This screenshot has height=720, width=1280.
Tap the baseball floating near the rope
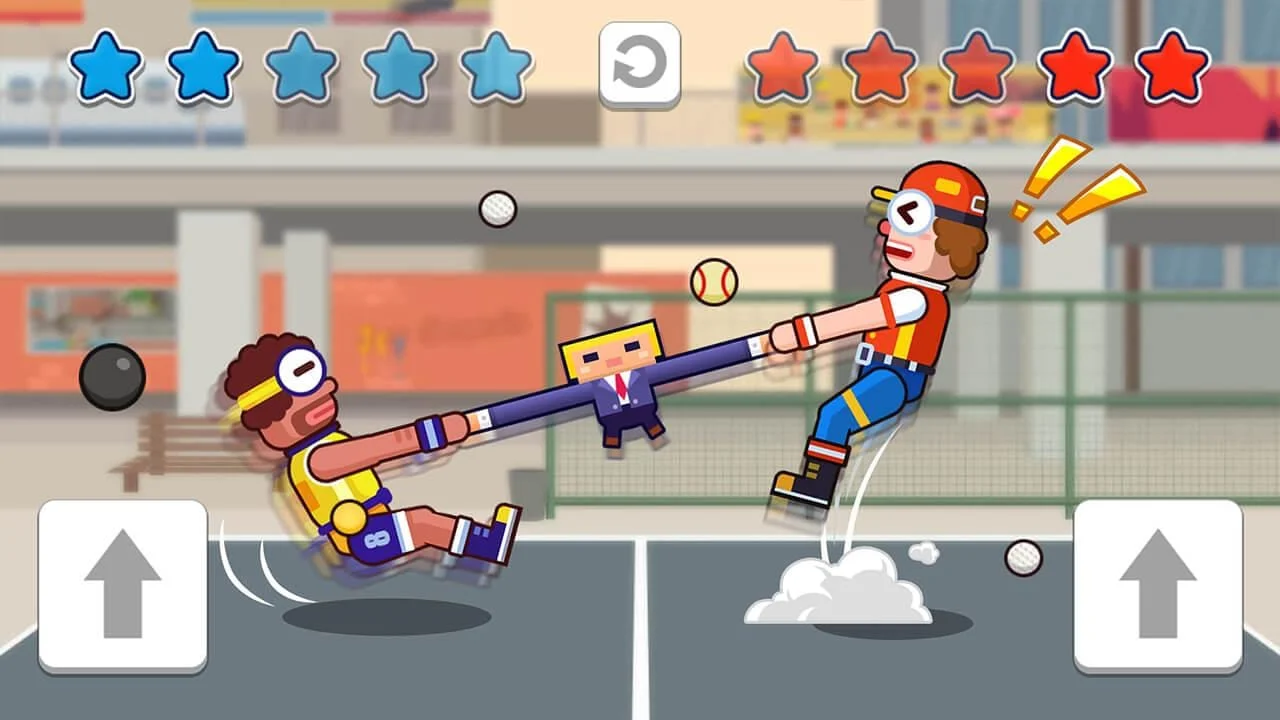(712, 283)
